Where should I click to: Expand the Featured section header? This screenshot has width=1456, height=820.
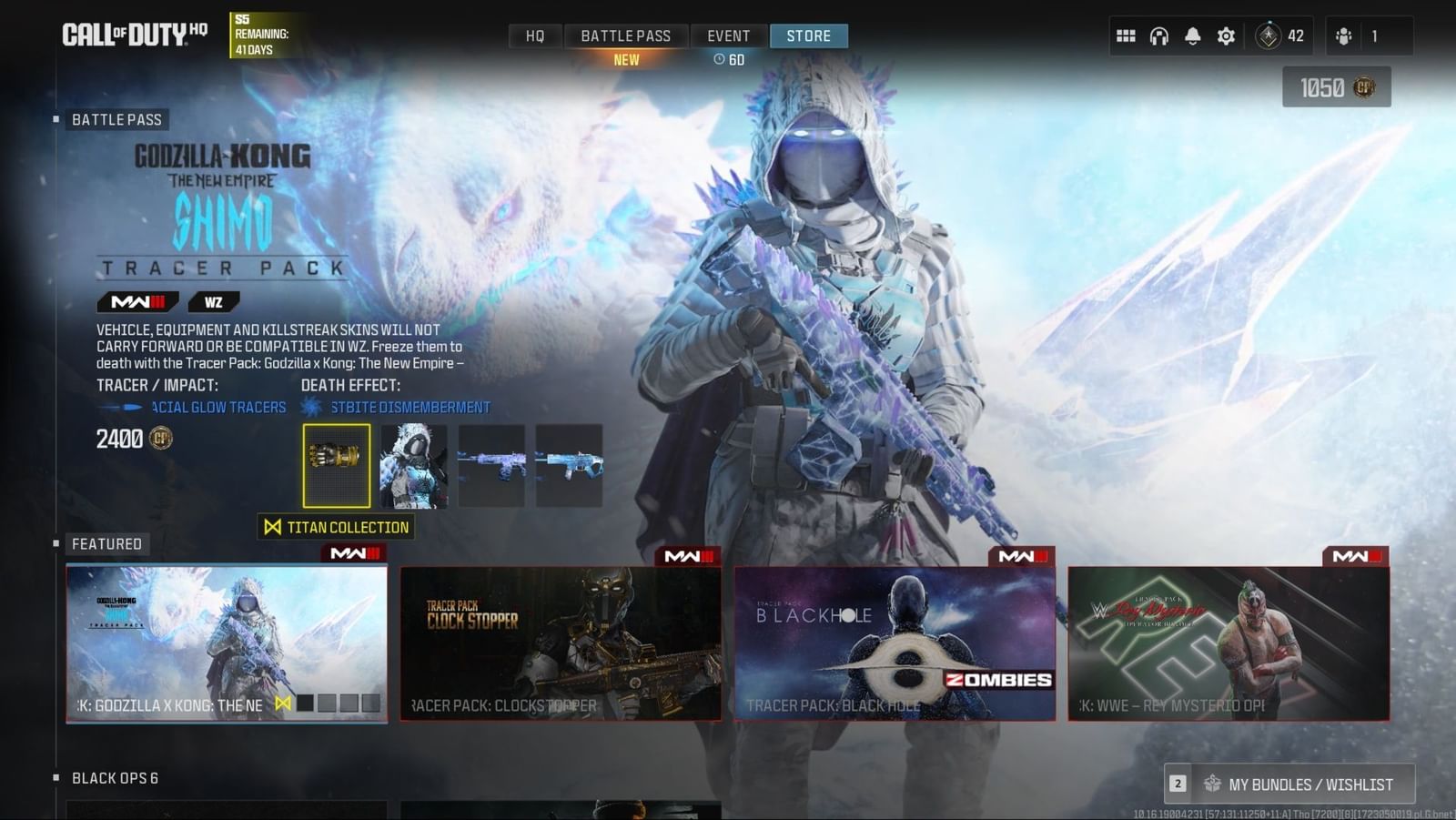pos(107,543)
